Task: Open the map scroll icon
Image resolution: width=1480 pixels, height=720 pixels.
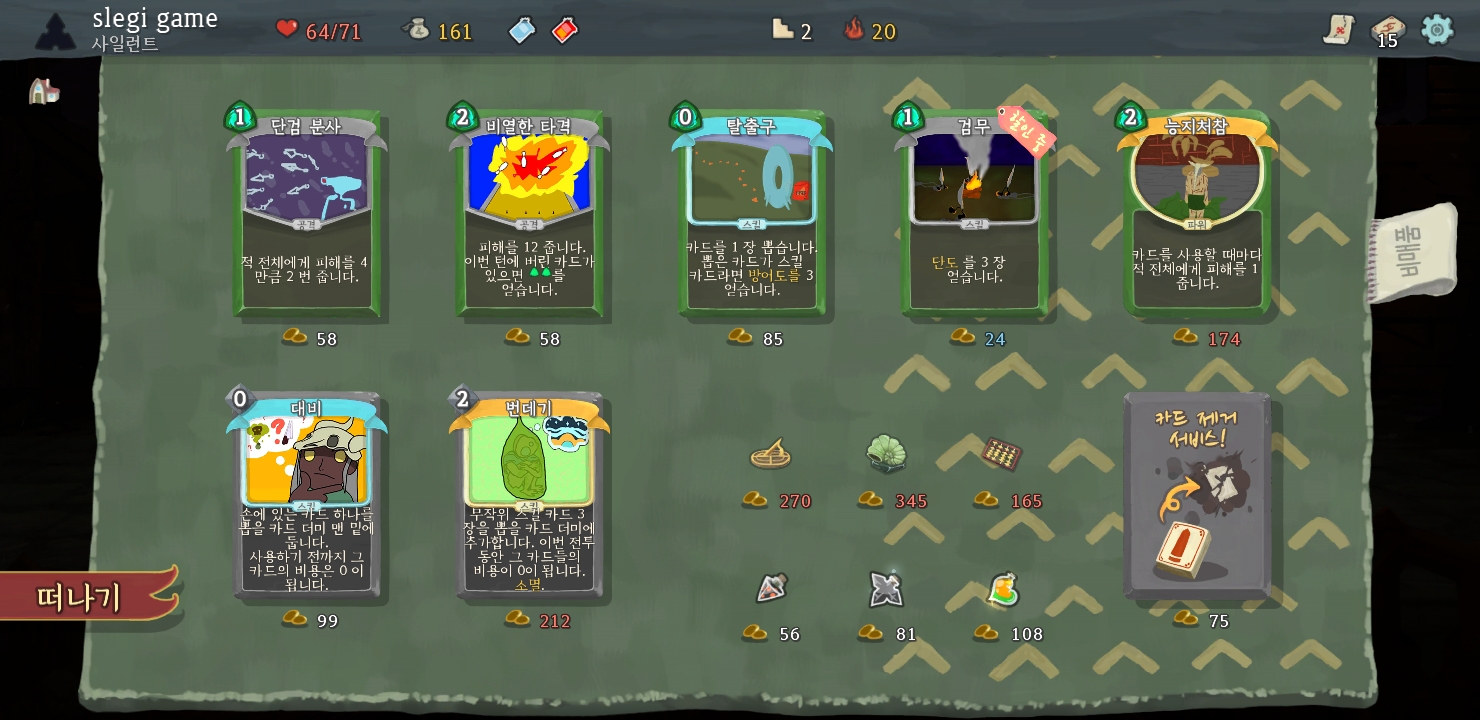Action: pyautogui.click(x=1338, y=30)
